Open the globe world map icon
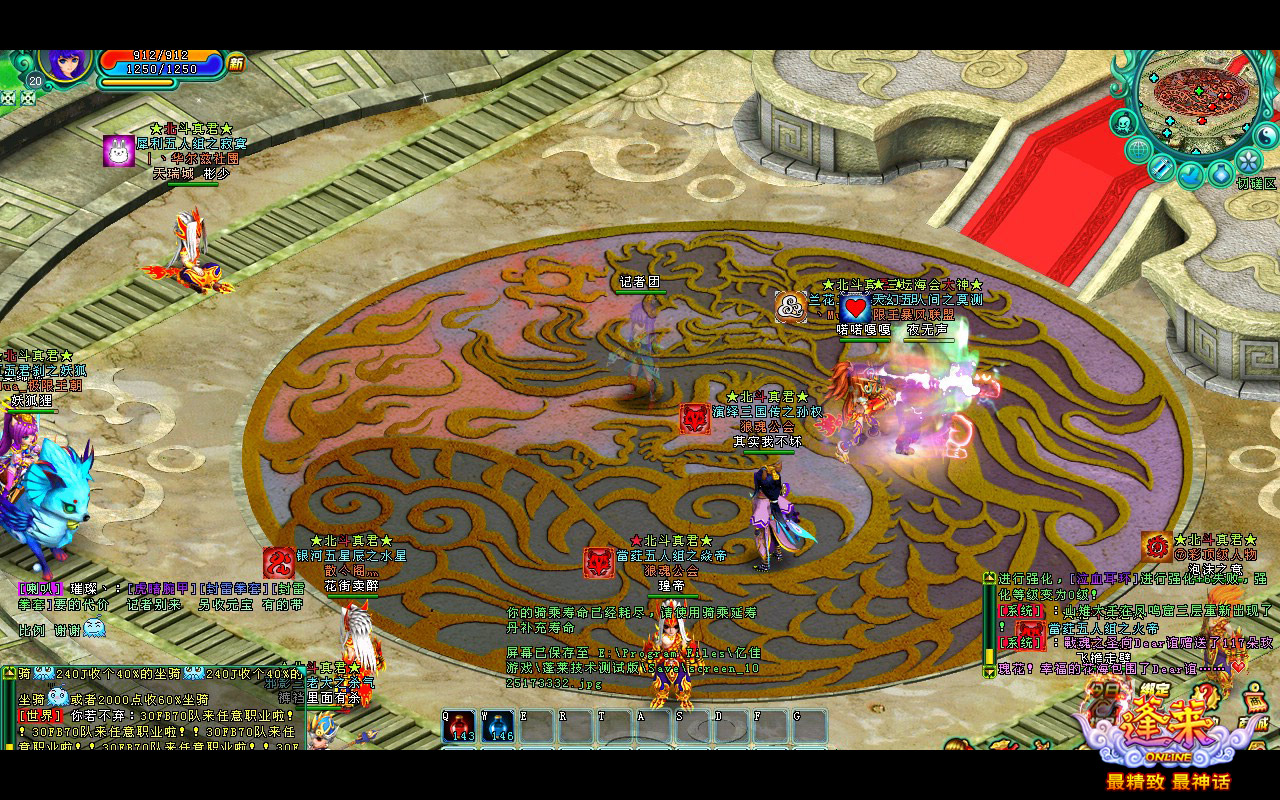Image resolution: width=1280 pixels, height=800 pixels. [1138, 150]
